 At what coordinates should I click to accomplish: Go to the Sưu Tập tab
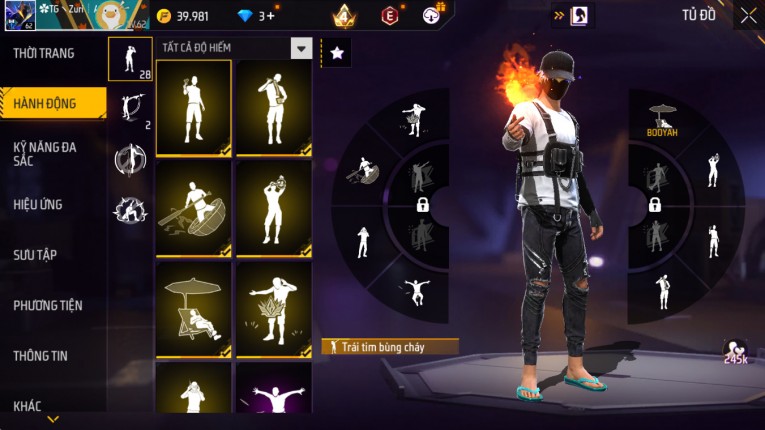pyautogui.click(x=36, y=255)
